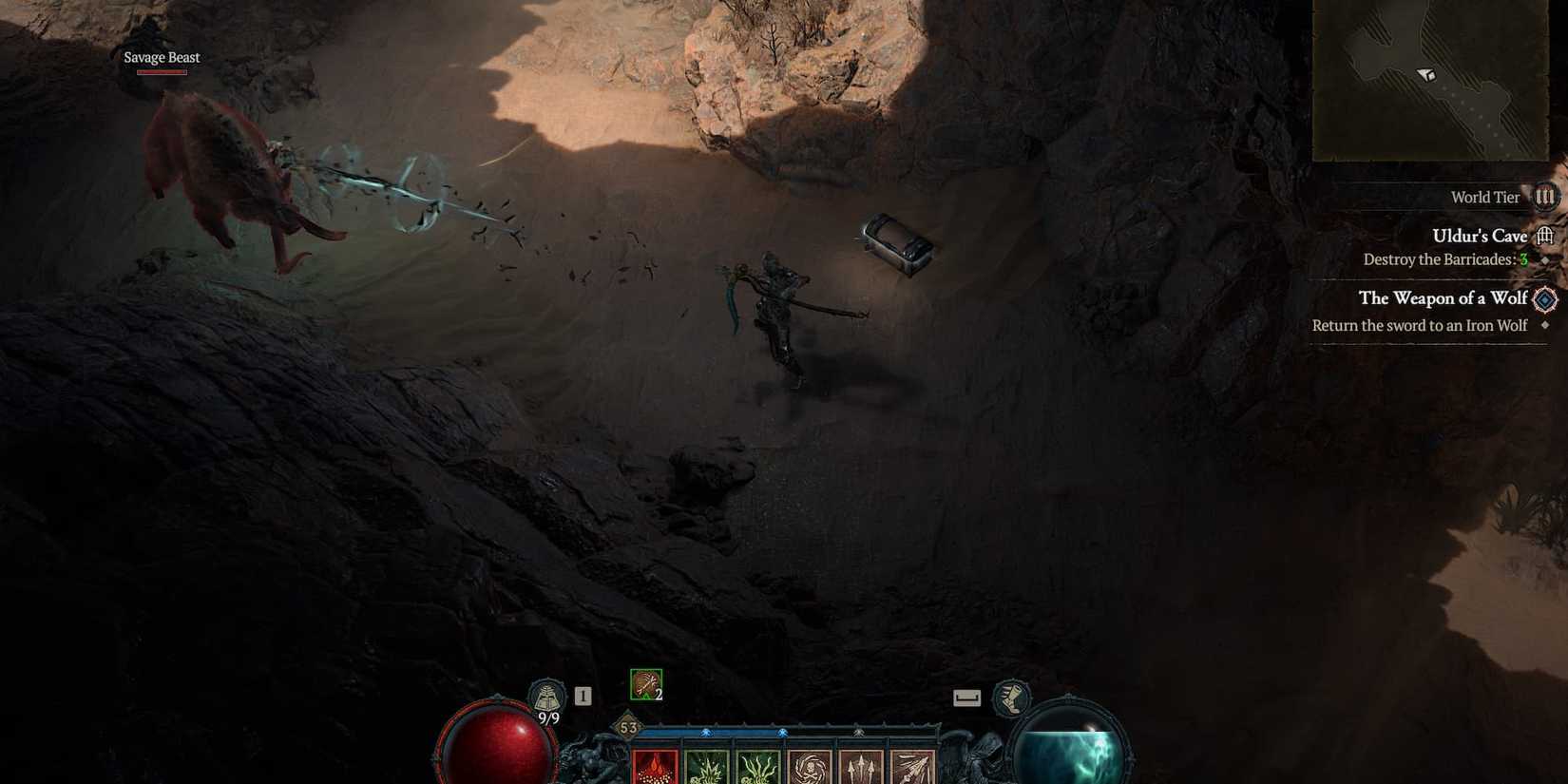Click the Evade boot icon
Screen dimensions: 1568x784
click(1012, 698)
